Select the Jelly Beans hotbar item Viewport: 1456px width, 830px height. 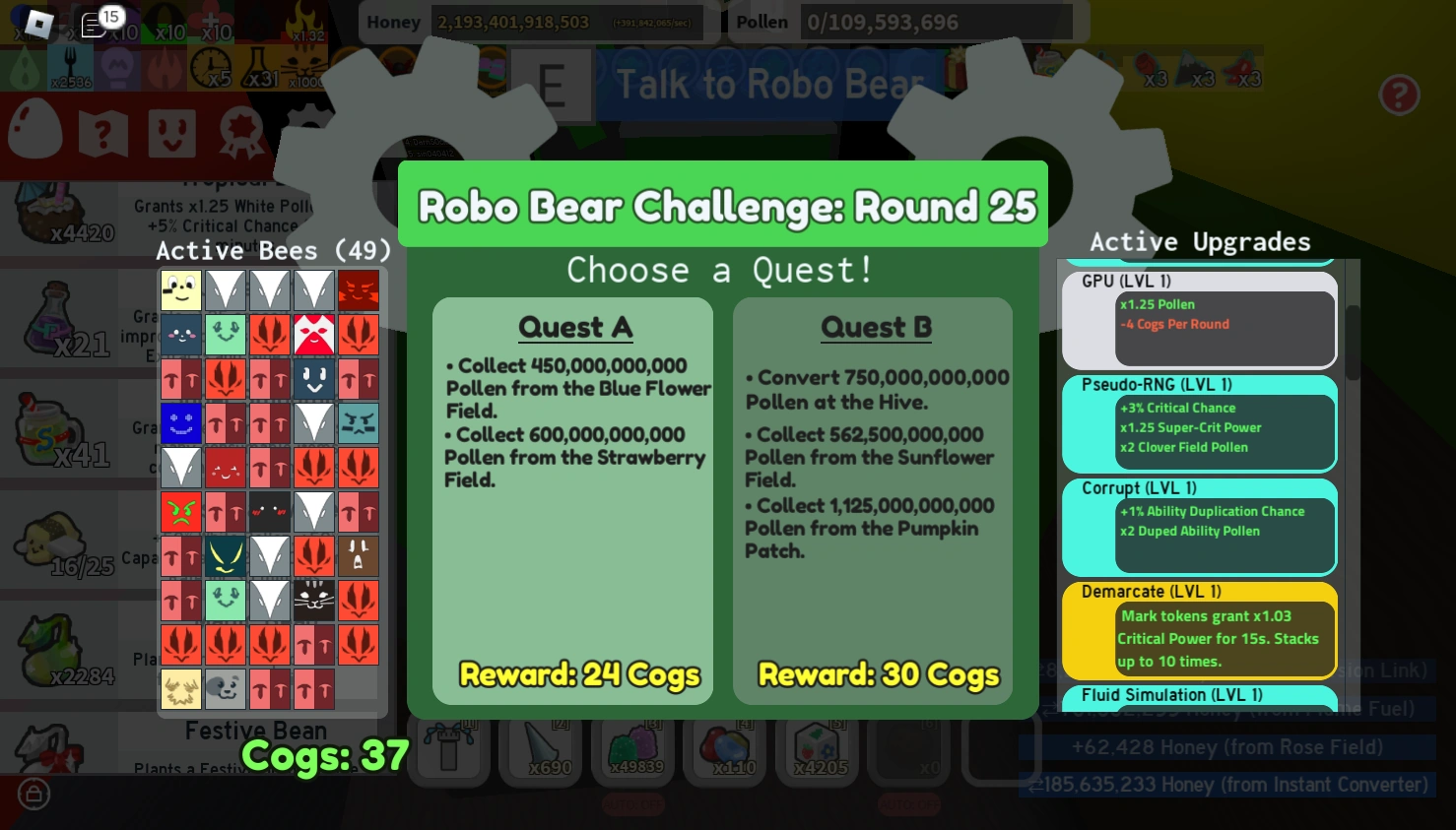[724, 748]
